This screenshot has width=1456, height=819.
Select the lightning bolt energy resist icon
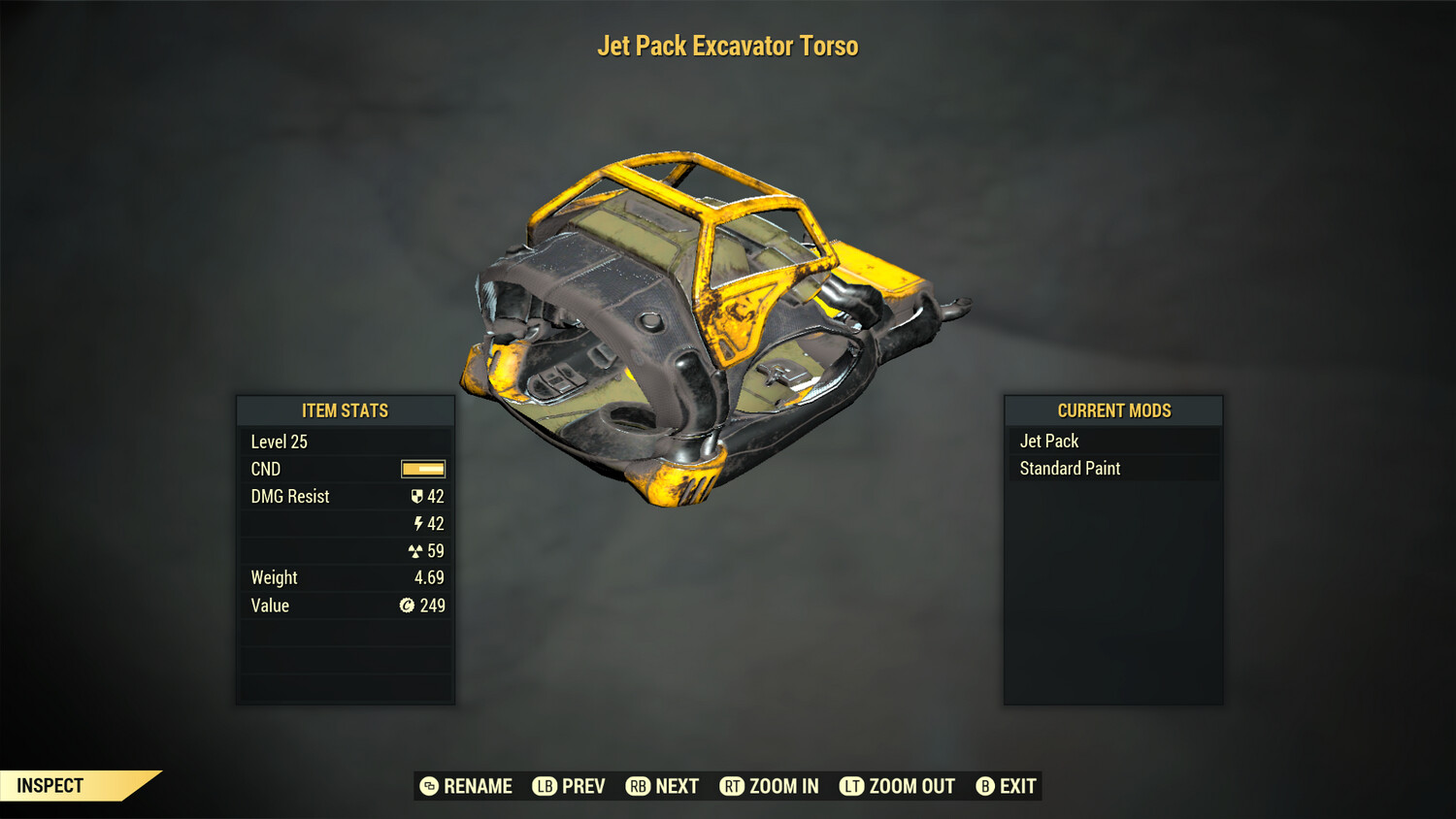(x=418, y=523)
